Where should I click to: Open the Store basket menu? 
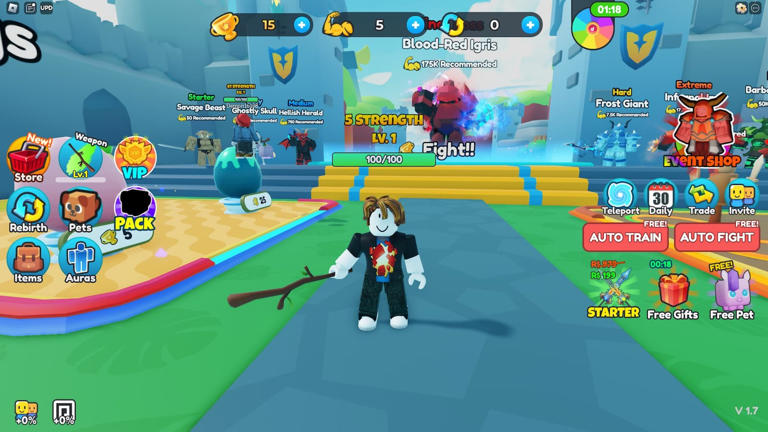tap(28, 160)
